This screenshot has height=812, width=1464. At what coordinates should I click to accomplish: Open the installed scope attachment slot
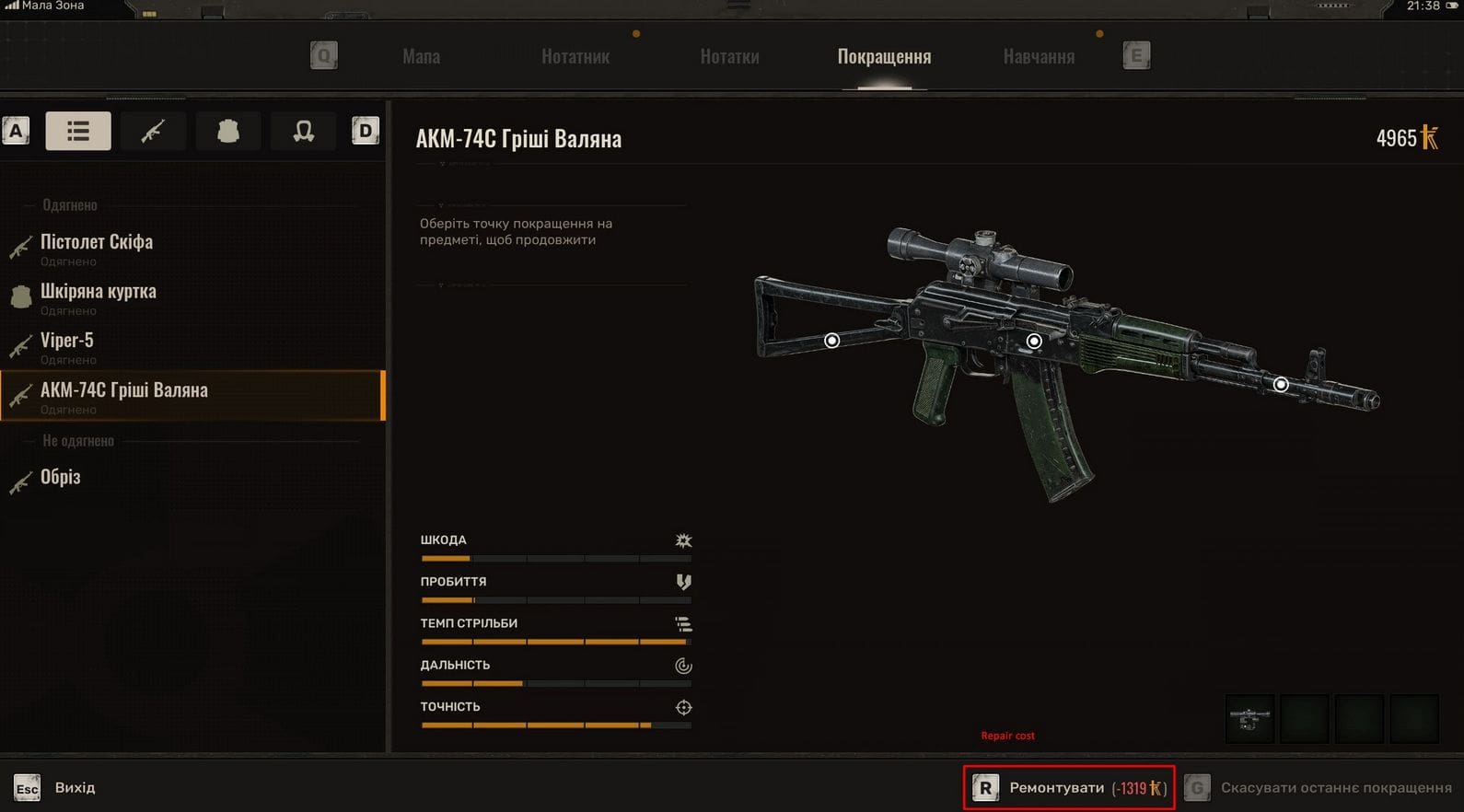pos(1249,719)
